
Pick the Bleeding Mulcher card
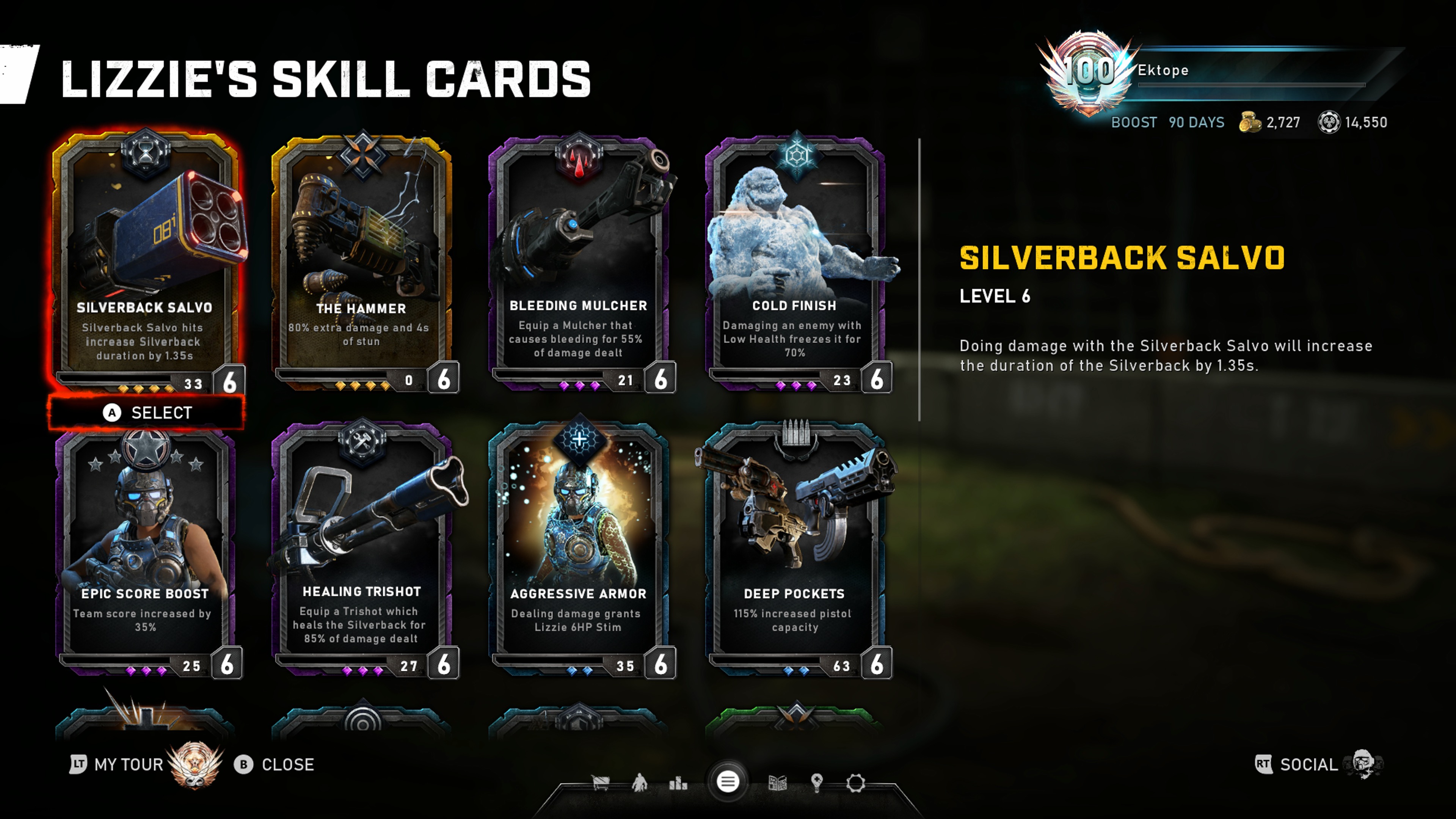point(578,260)
